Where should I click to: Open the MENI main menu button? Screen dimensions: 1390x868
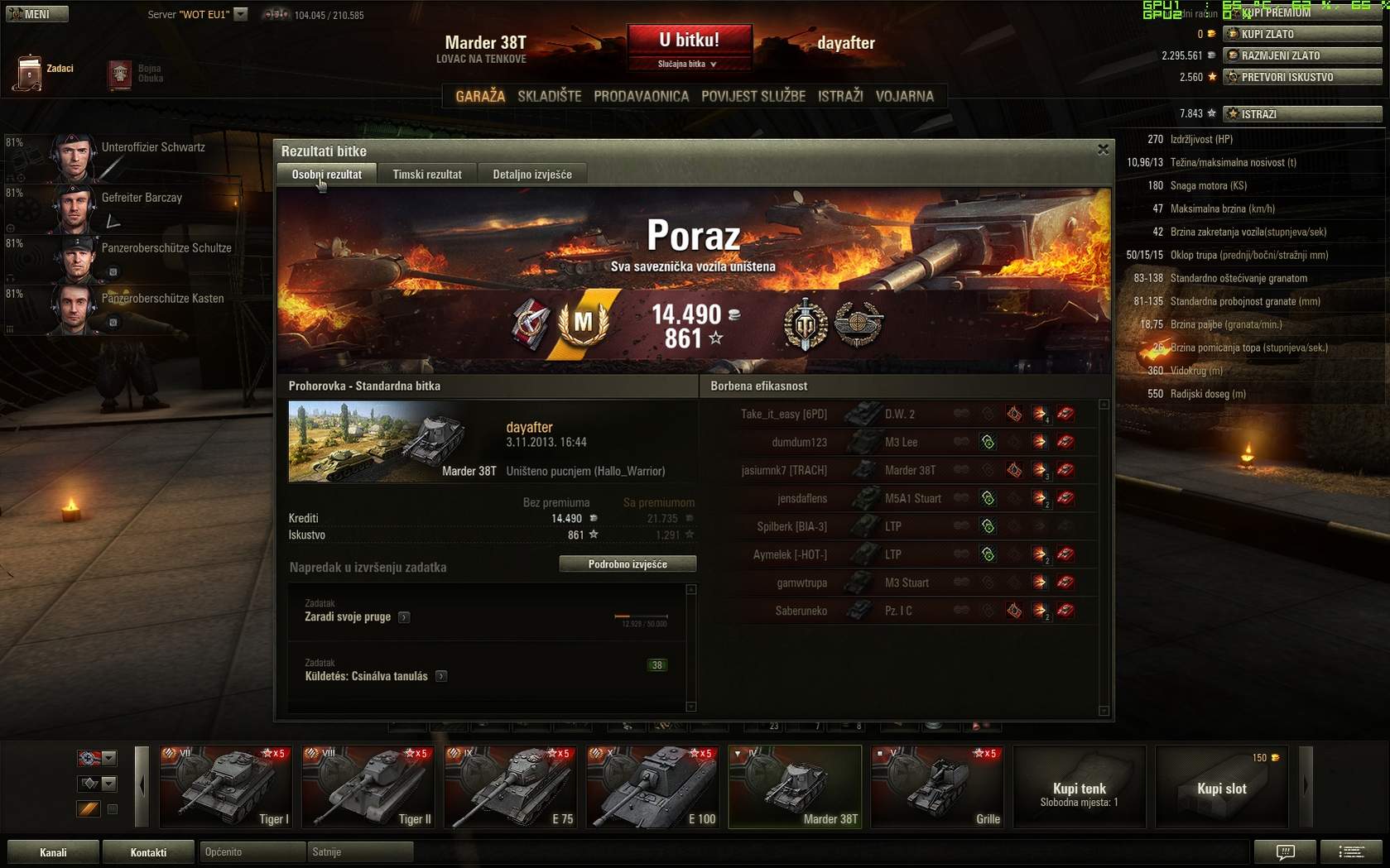[x=36, y=14]
